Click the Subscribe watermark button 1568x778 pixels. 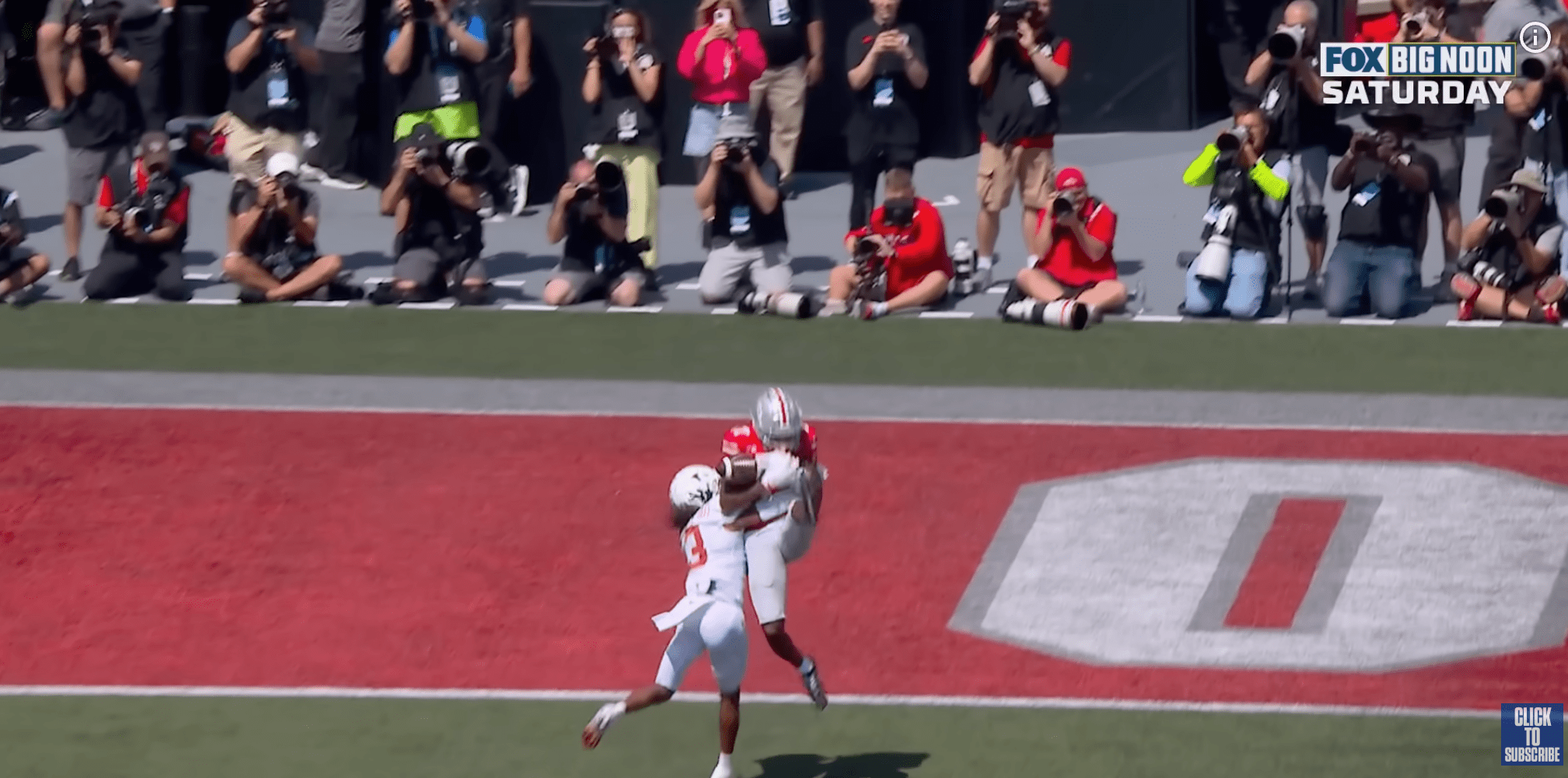[1531, 734]
